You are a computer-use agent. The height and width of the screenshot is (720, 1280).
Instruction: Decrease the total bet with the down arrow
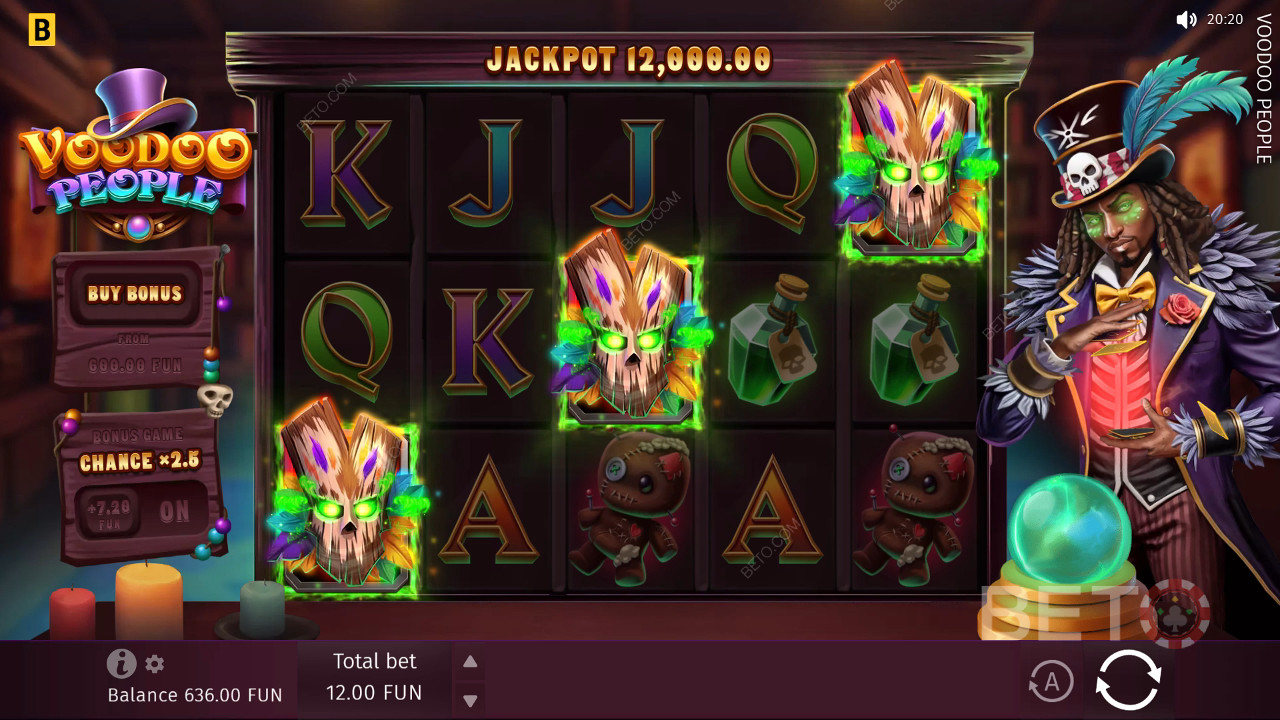coord(470,700)
